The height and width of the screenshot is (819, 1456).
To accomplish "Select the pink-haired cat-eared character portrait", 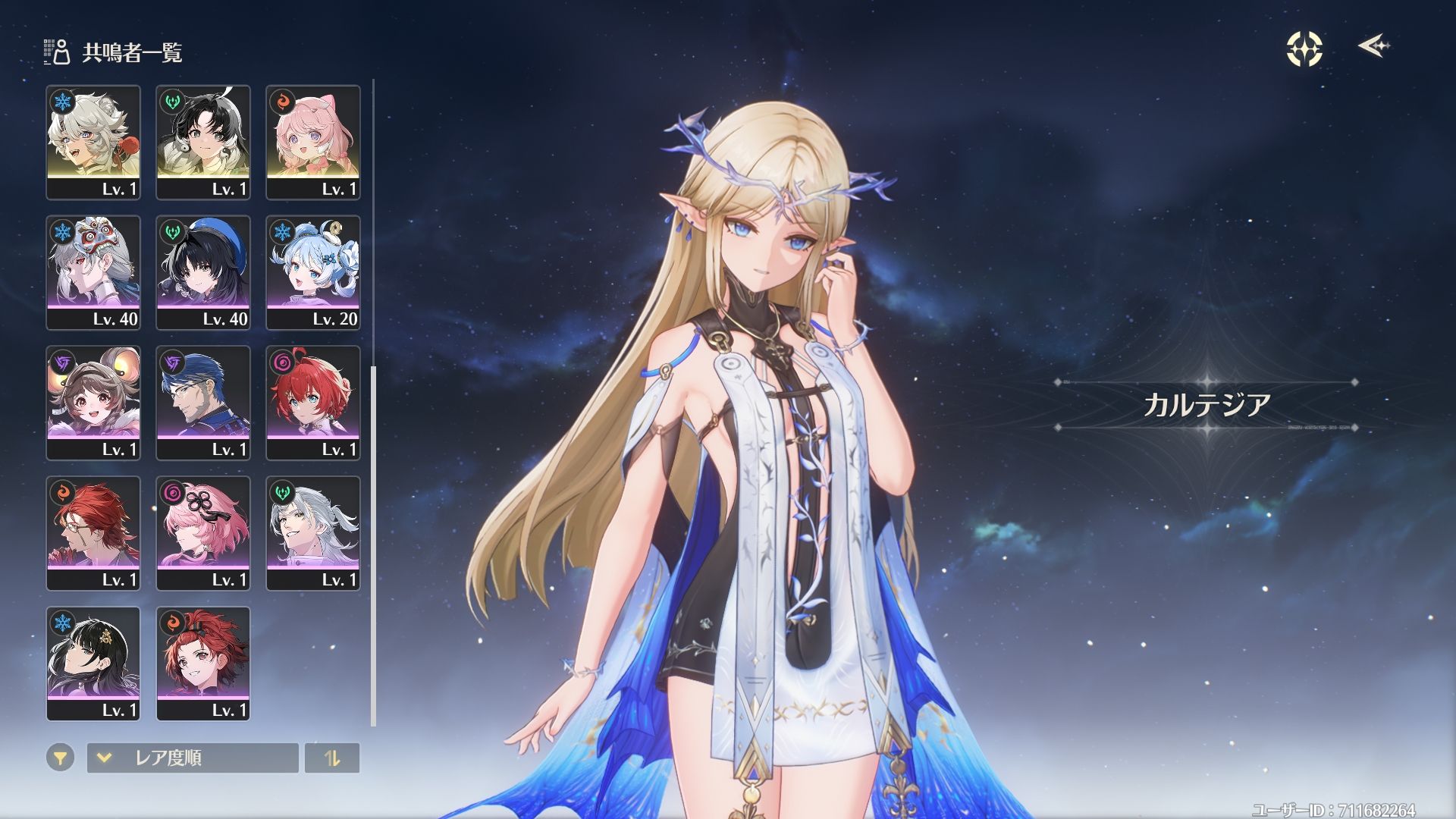I will pos(313,142).
